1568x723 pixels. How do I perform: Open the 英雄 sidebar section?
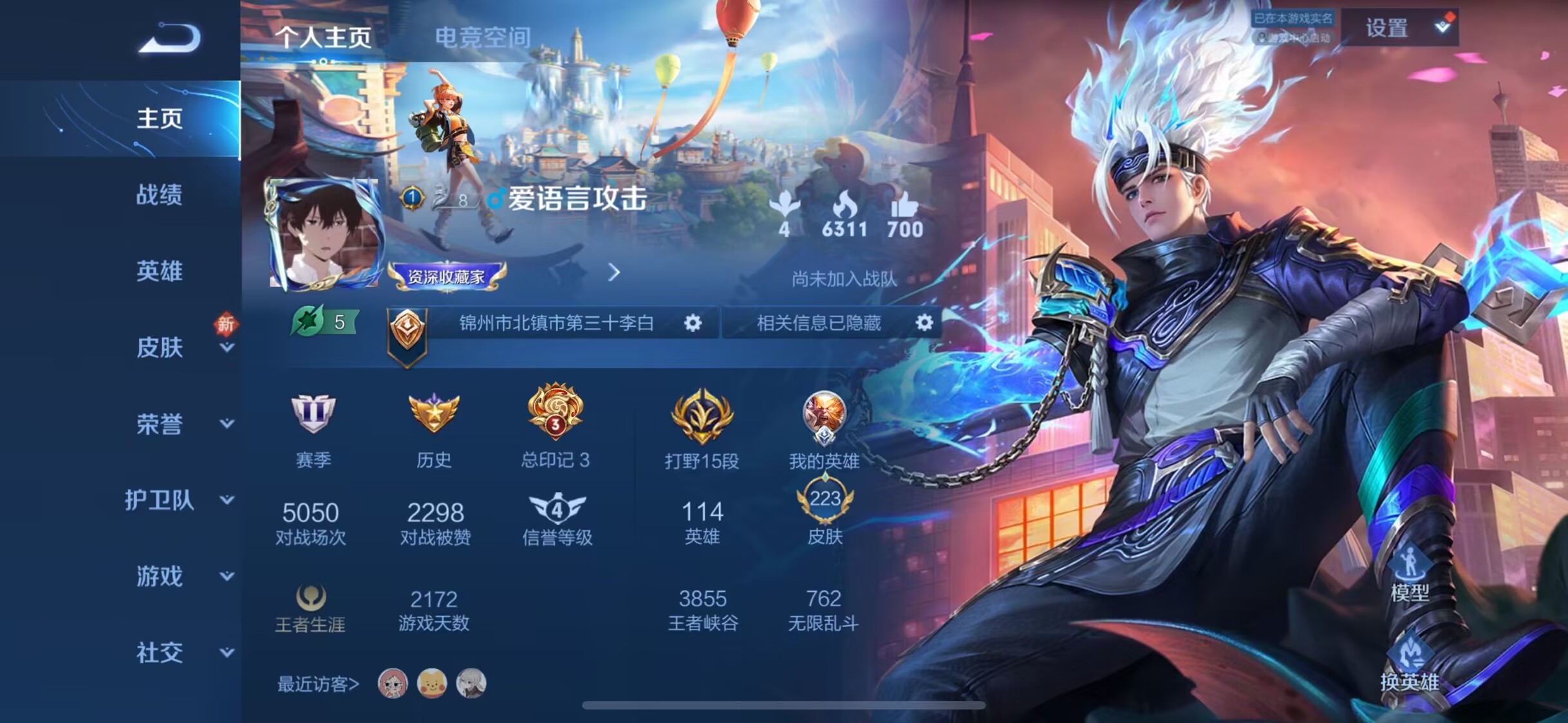[159, 271]
